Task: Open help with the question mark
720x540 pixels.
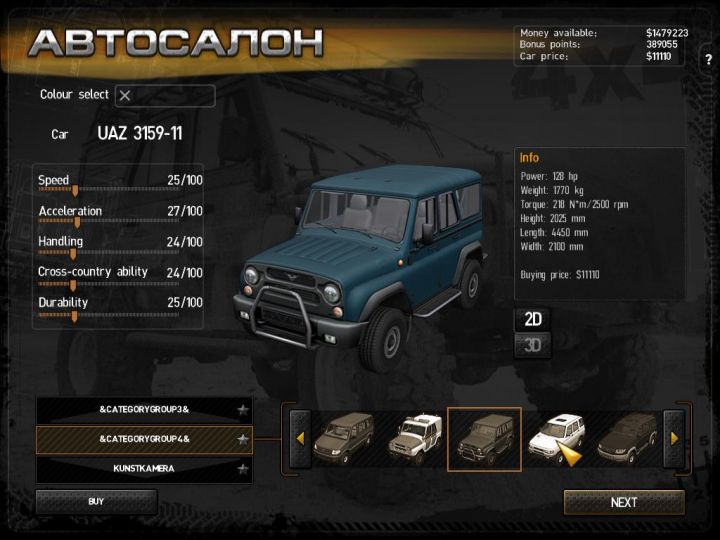Action: [708, 59]
